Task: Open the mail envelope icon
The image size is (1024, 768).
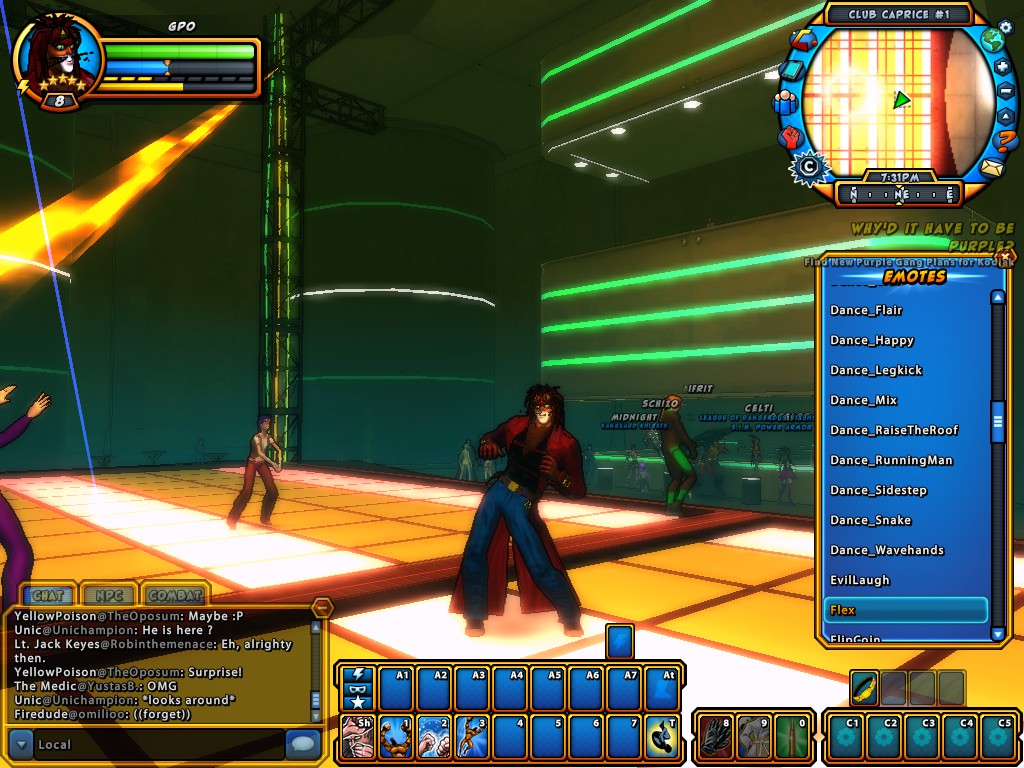Action: pyautogui.click(x=991, y=167)
